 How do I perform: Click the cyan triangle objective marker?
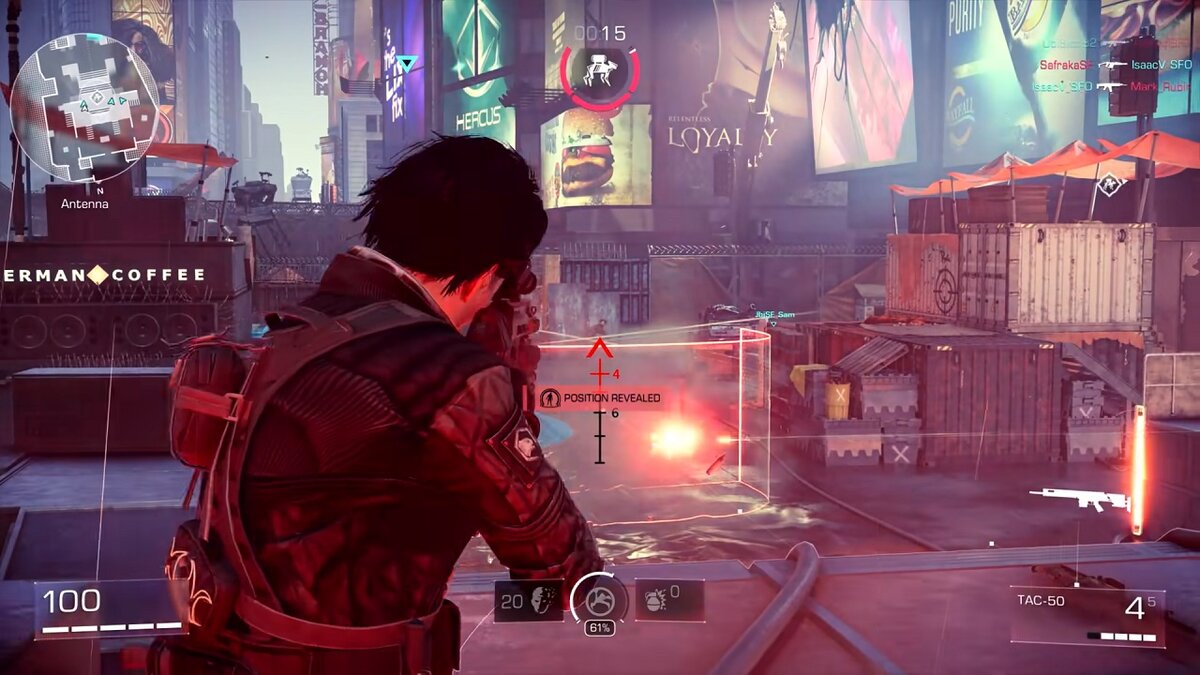point(406,65)
